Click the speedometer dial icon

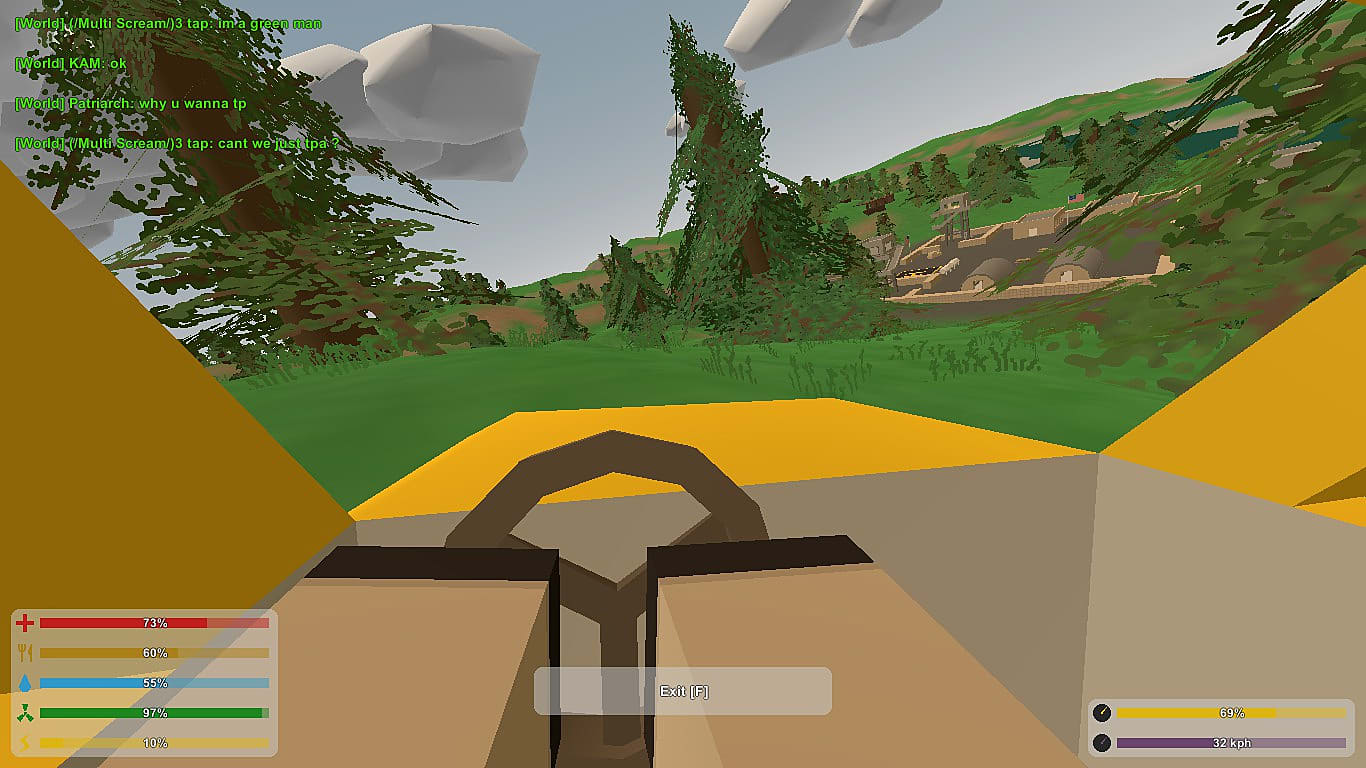(1105, 742)
